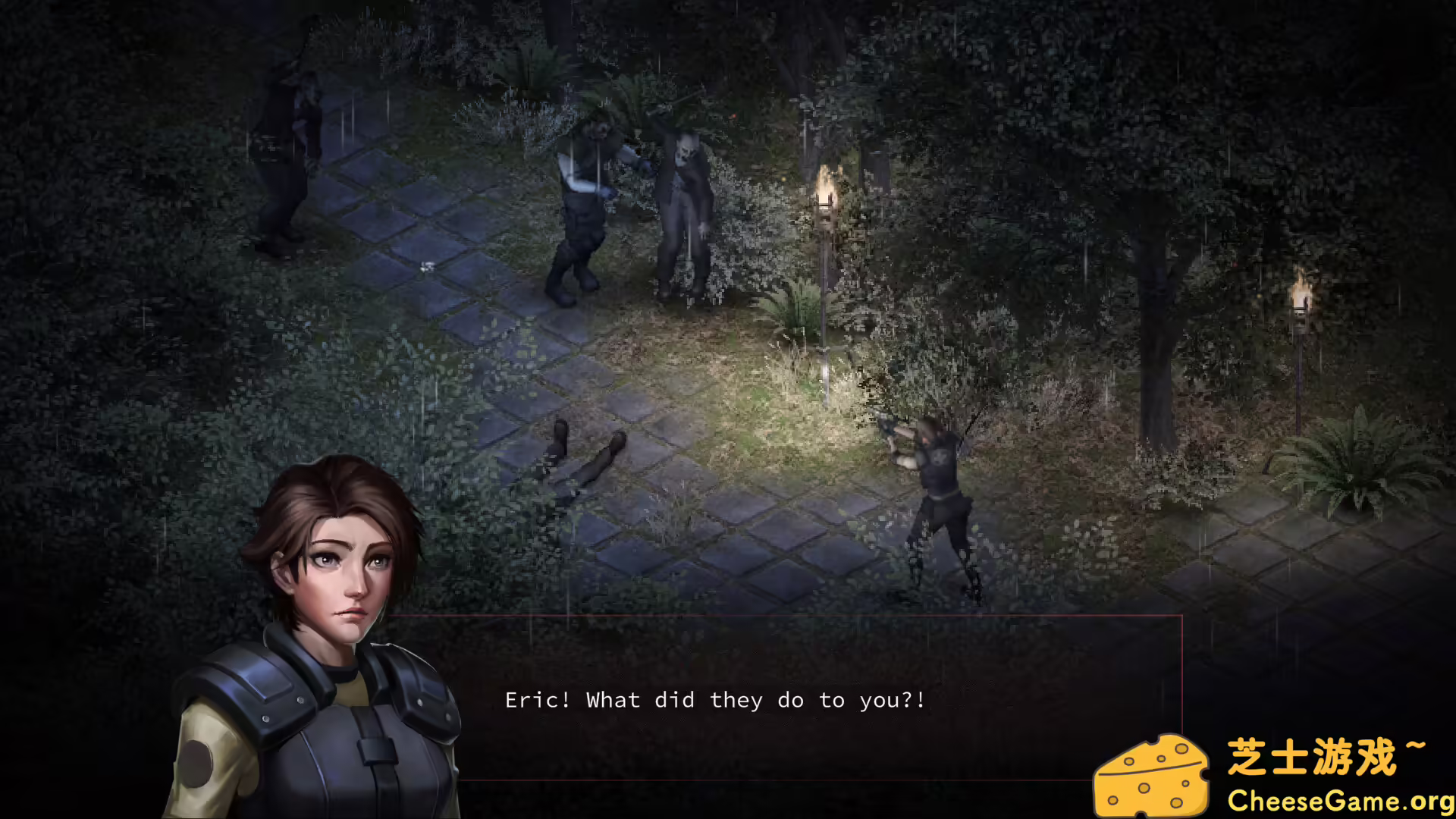Click the burning torch in the center
The width and height of the screenshot is (1456, 819).
click(827, 190)
